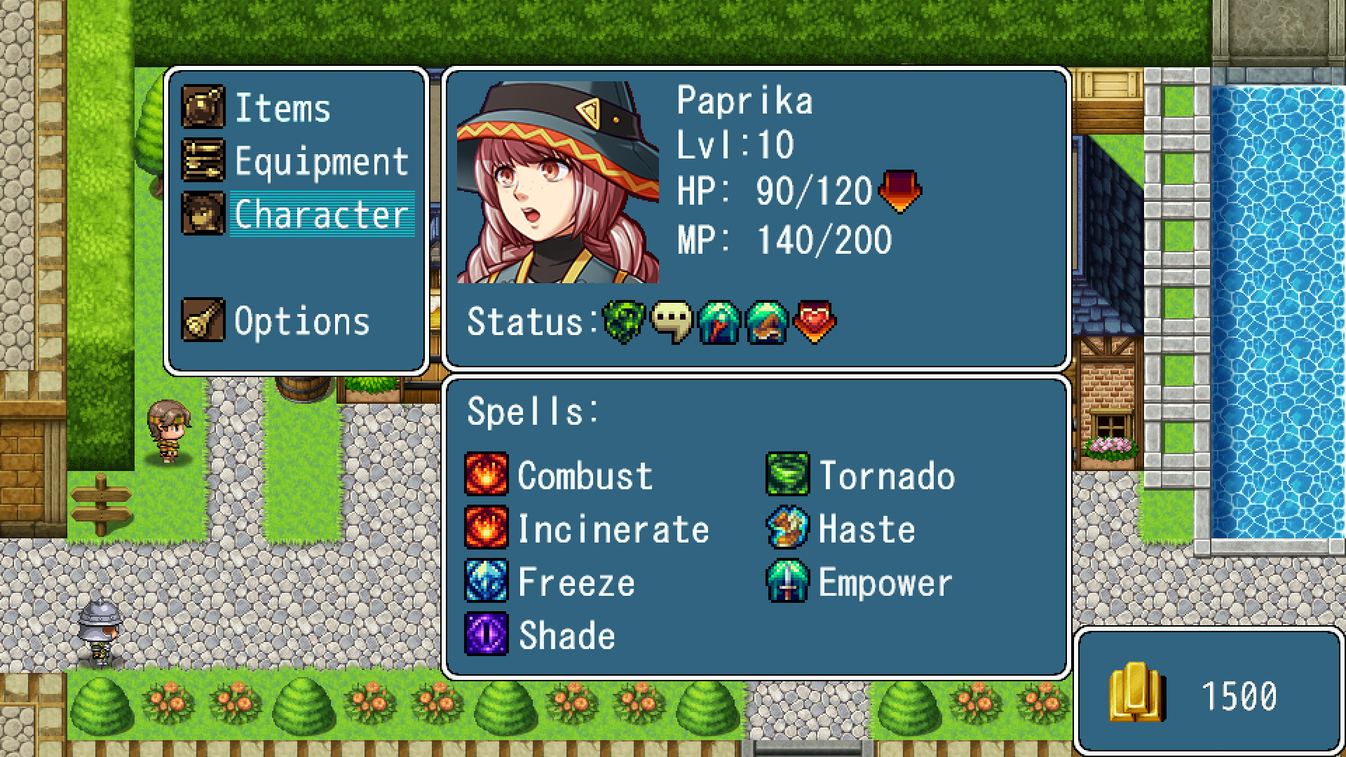The height and width of the screenshot is (757, 1346).
Task: Click the heart charm status icon
Action: [x=815, y=322]
